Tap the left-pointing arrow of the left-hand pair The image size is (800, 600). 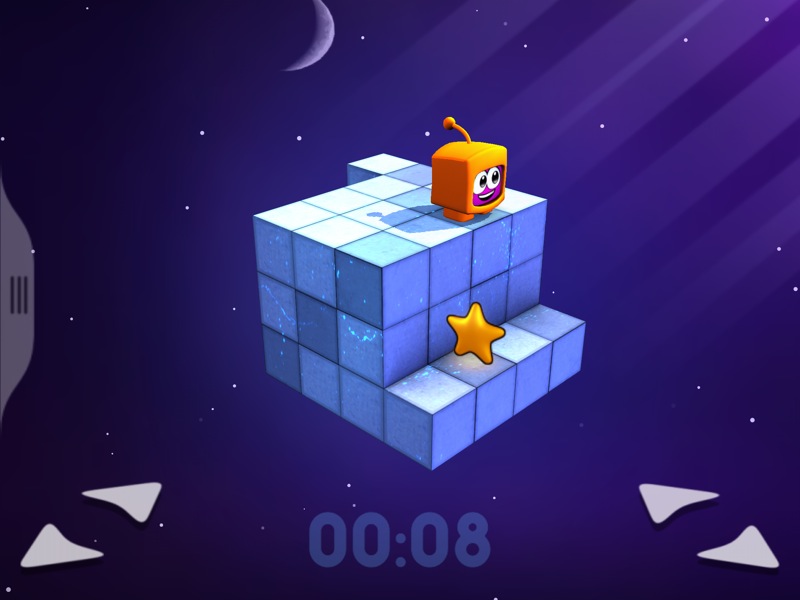click(x=62, y=546)
